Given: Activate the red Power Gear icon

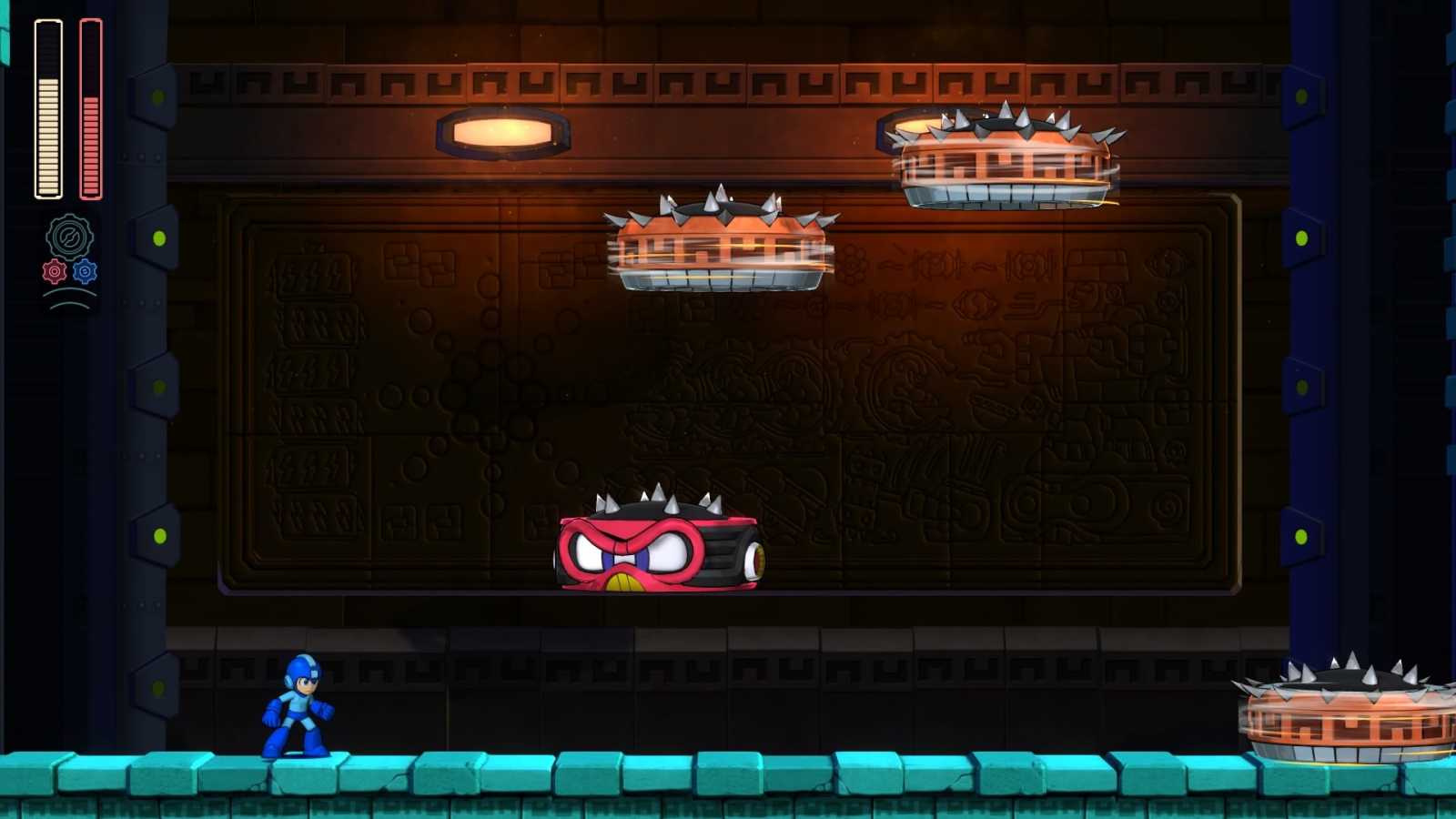Looking at the screenshot, I should coord(53,271).
